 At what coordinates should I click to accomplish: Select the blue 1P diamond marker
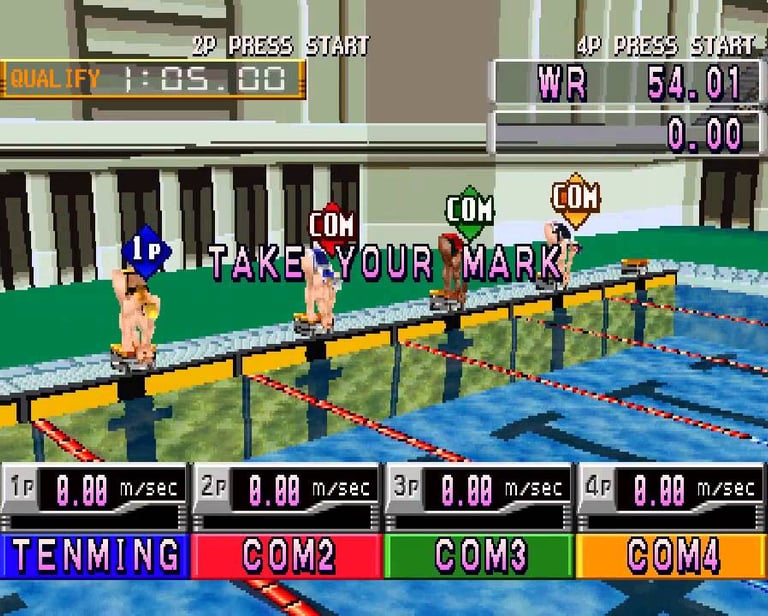tap(146, 251)
